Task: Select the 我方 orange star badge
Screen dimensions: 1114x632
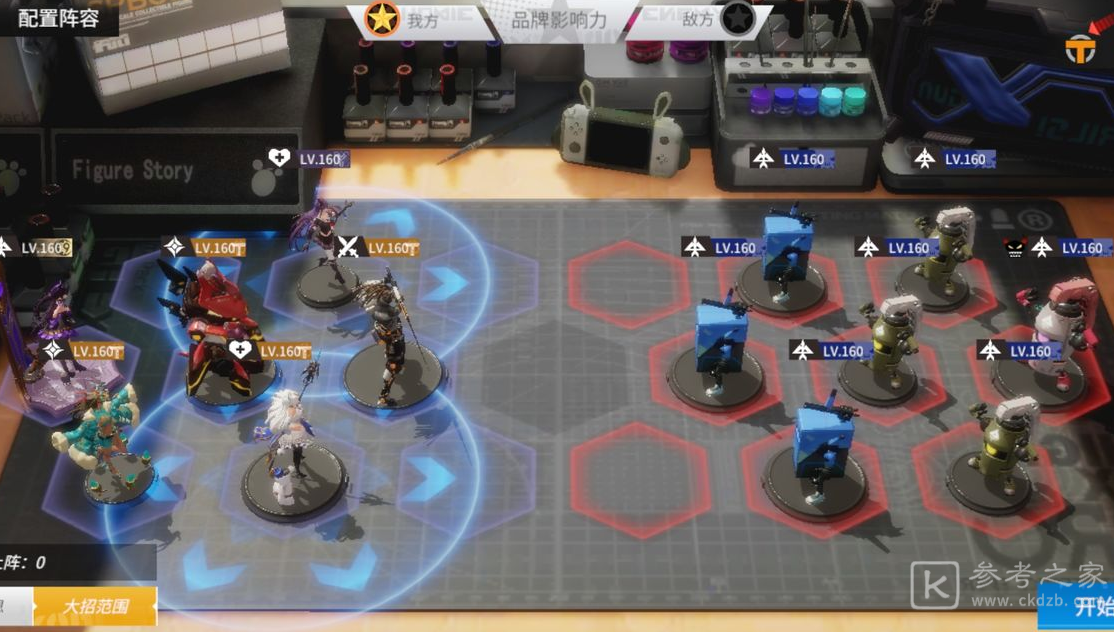Action: 382,20
